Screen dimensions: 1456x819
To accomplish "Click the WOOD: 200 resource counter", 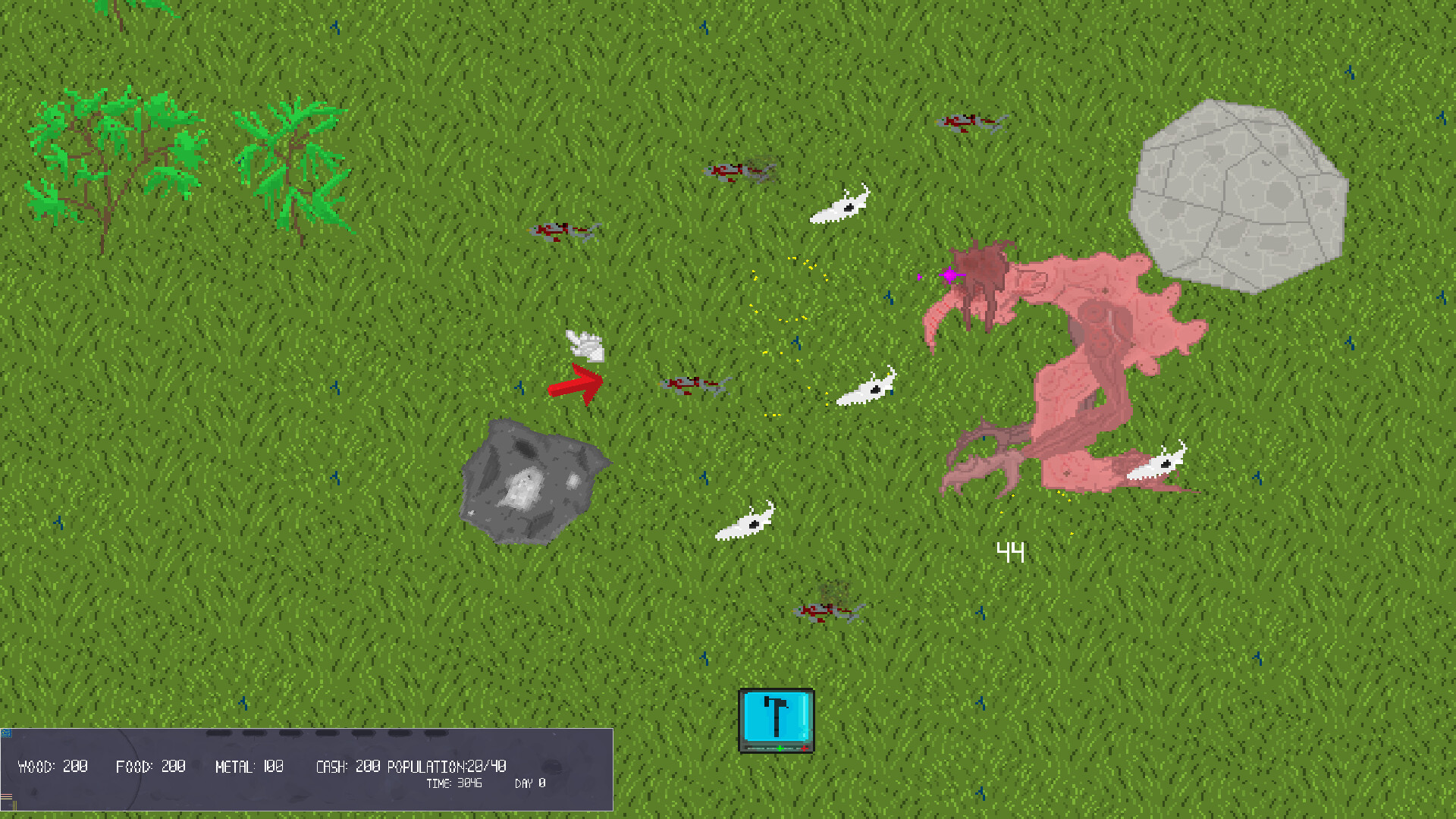I will coord(53,766).
